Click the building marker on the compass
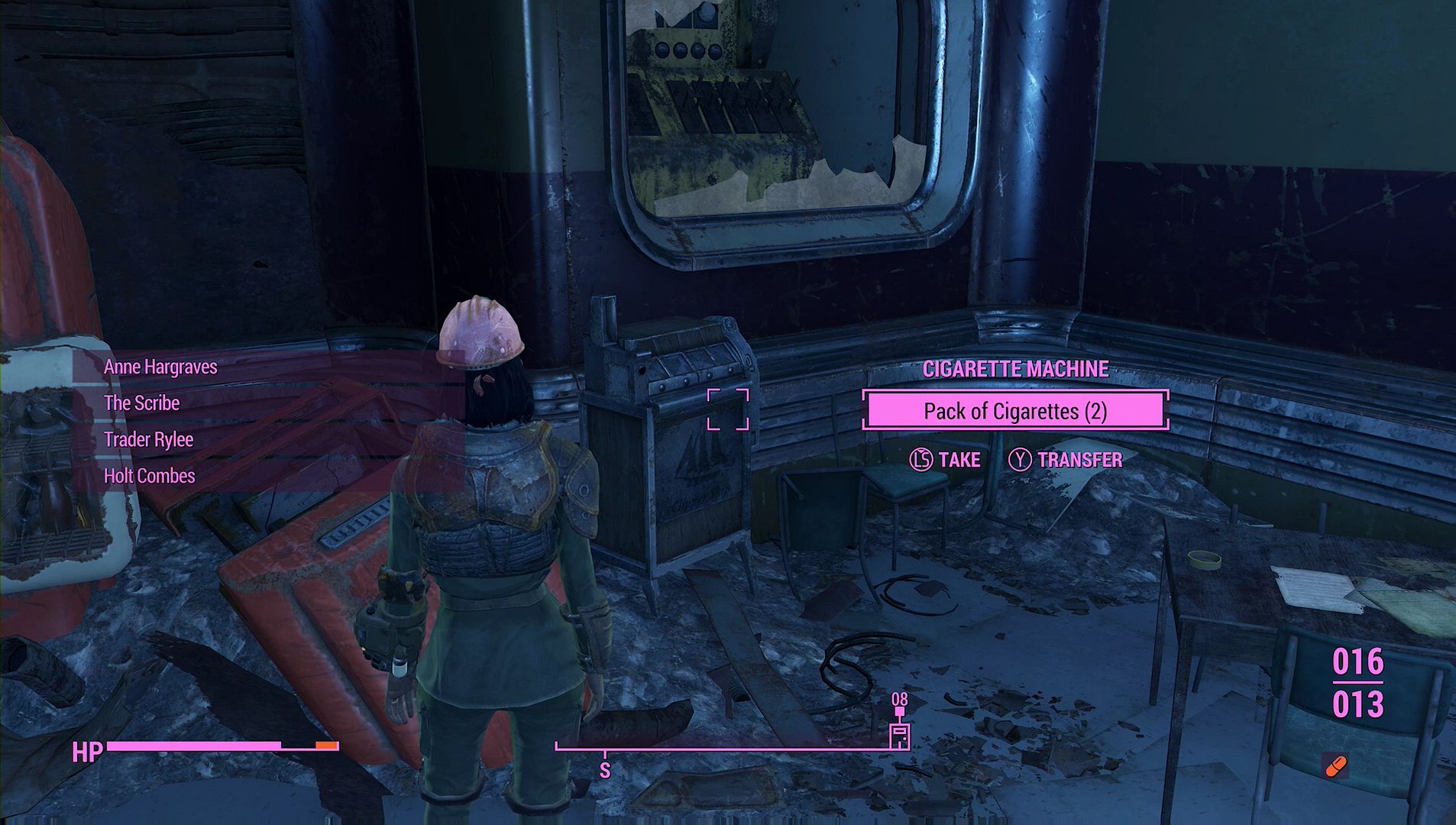Image resolution: width=1456 pixels, height=825 pixels. point(900,735)
